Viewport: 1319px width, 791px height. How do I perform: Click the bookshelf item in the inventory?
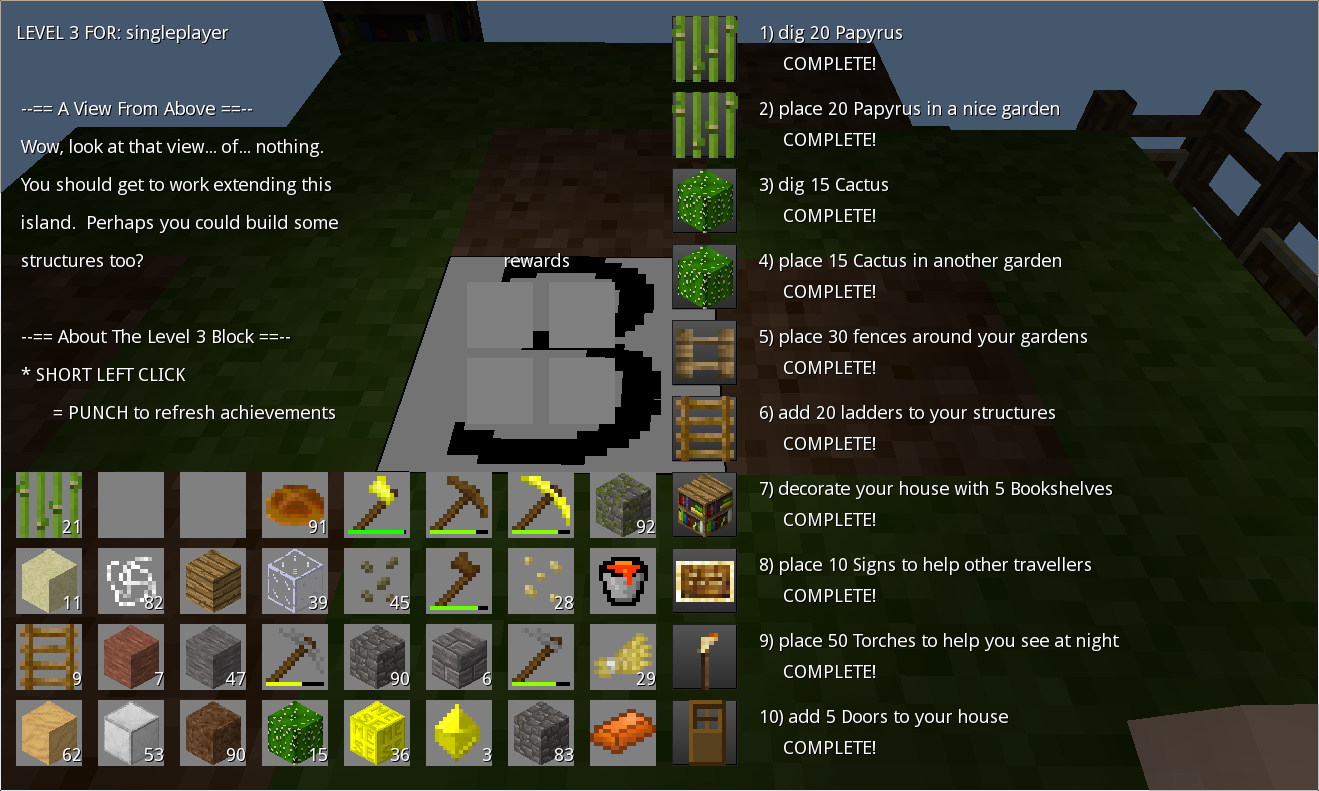click(x=705, y=505)
